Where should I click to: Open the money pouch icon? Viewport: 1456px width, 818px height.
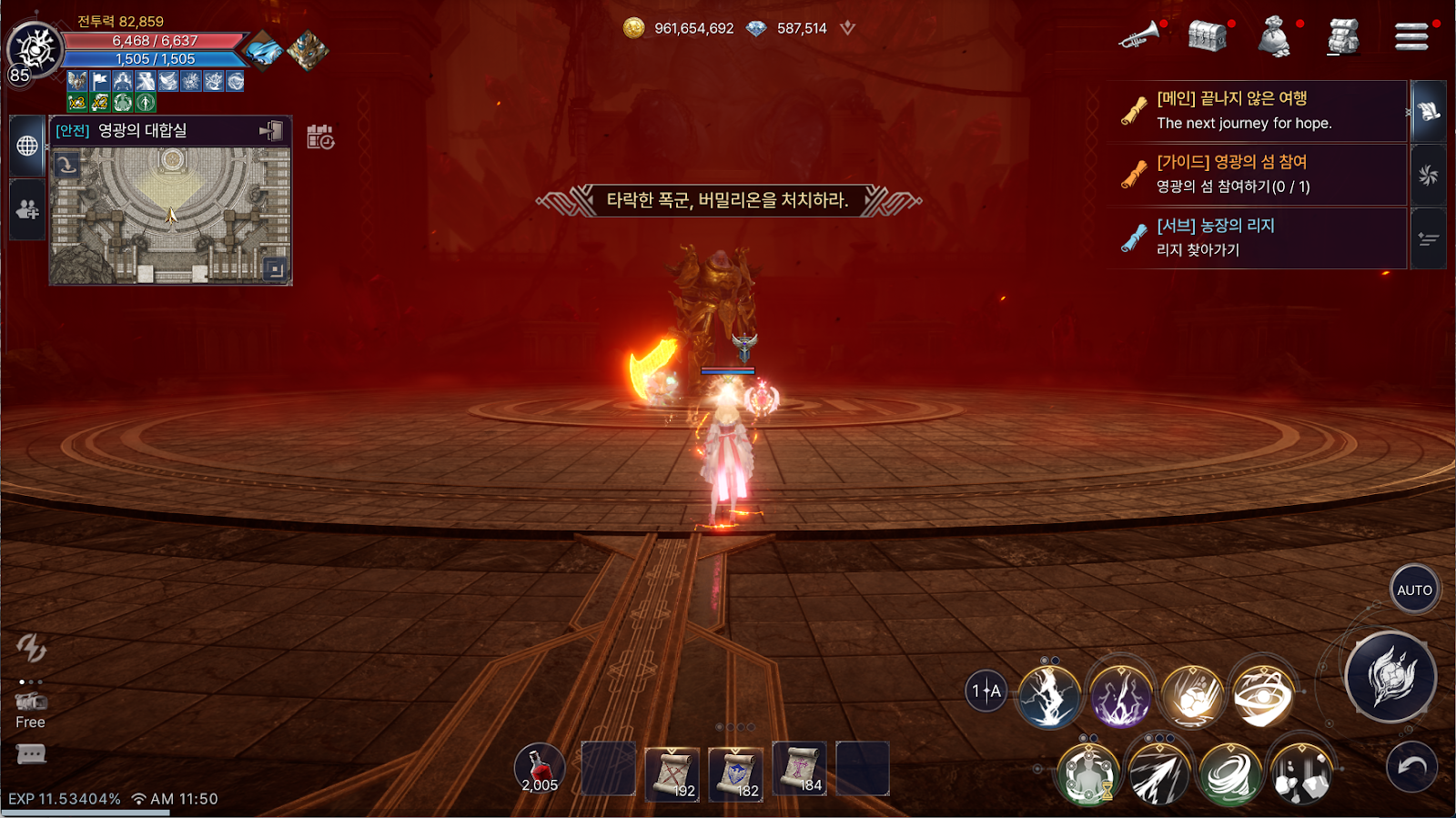tap(1275, 38)
